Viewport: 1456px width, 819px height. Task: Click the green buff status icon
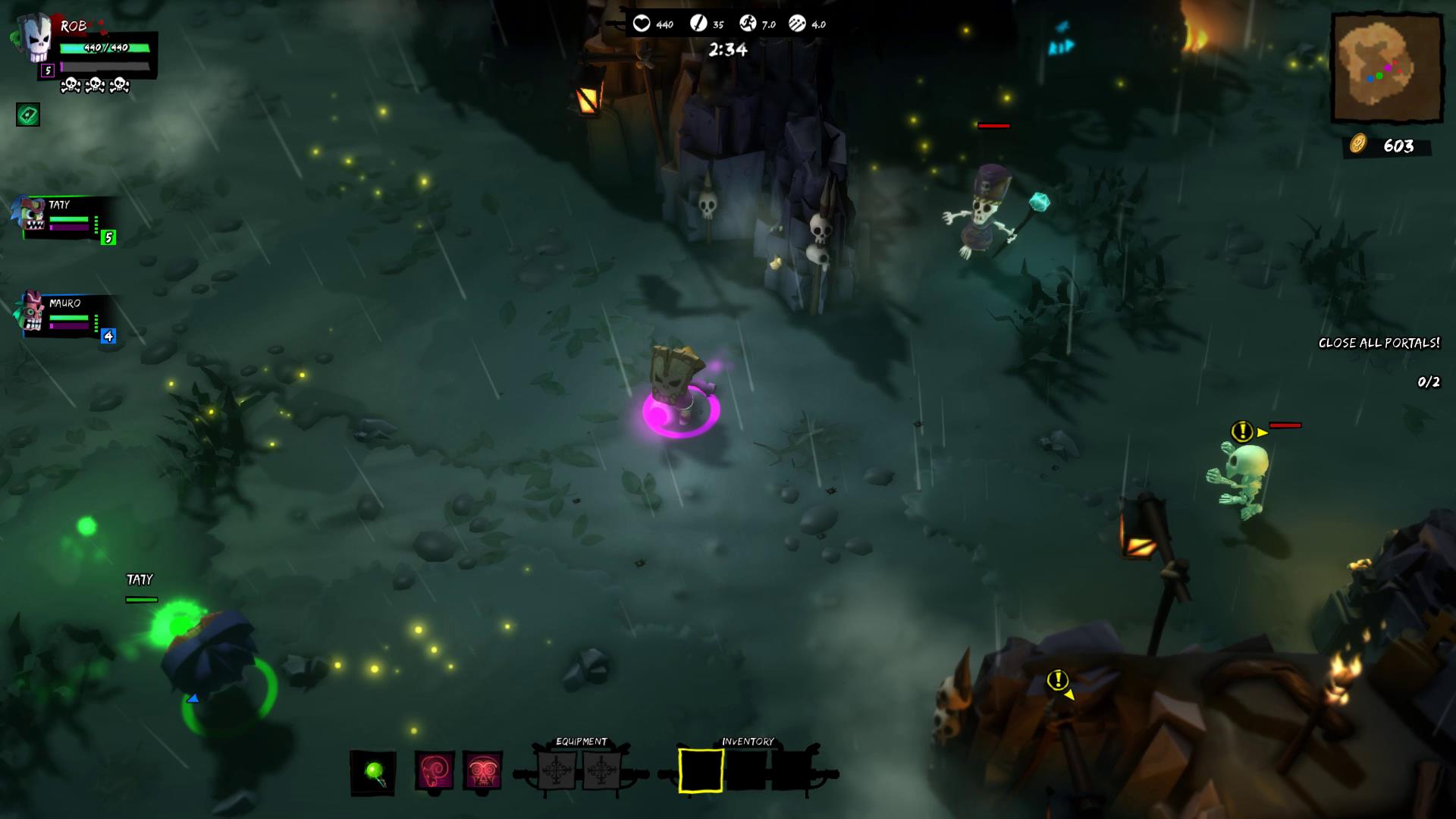tap(28, 115)
